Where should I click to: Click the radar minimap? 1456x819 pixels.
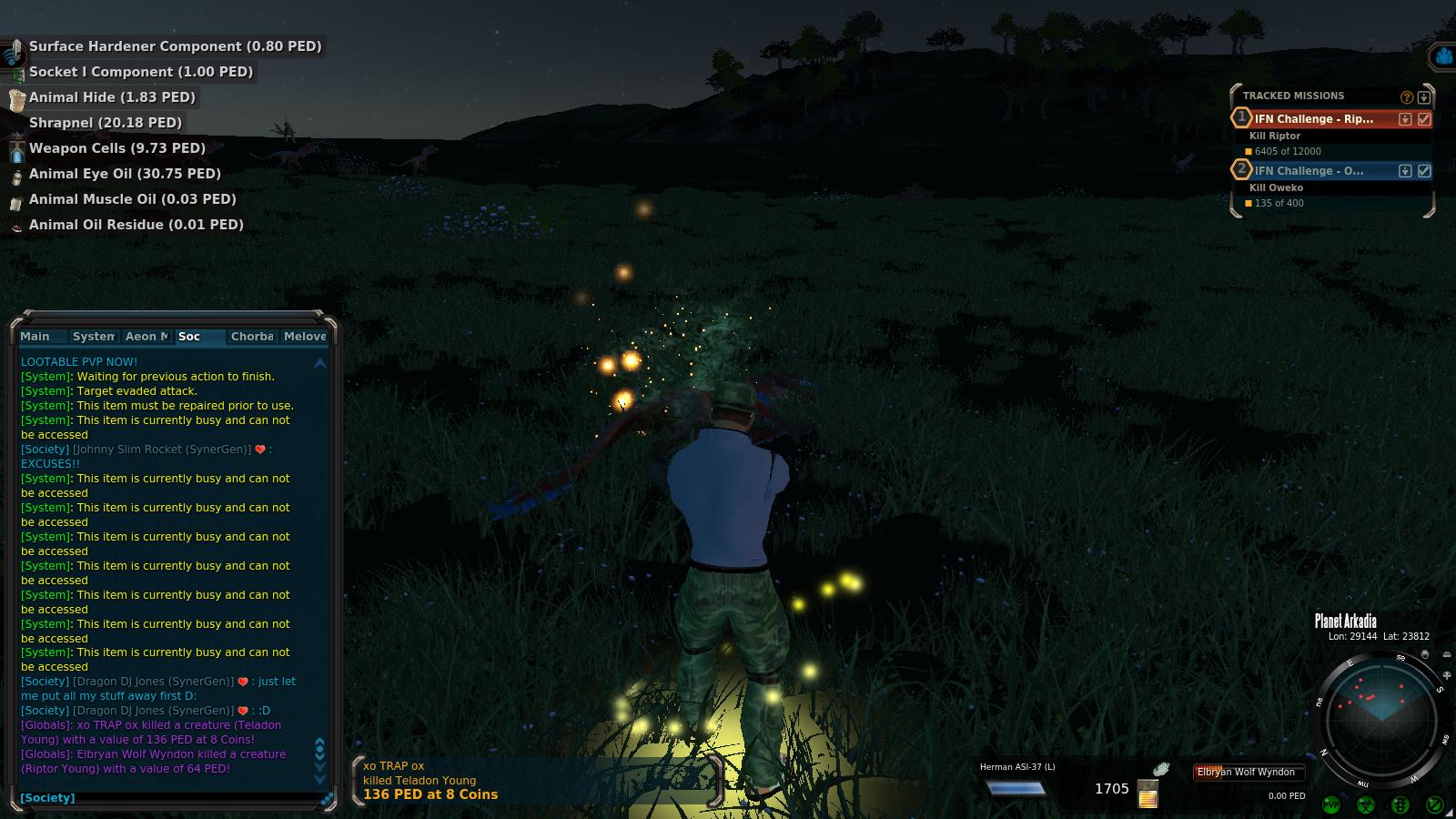point(1381,720)
